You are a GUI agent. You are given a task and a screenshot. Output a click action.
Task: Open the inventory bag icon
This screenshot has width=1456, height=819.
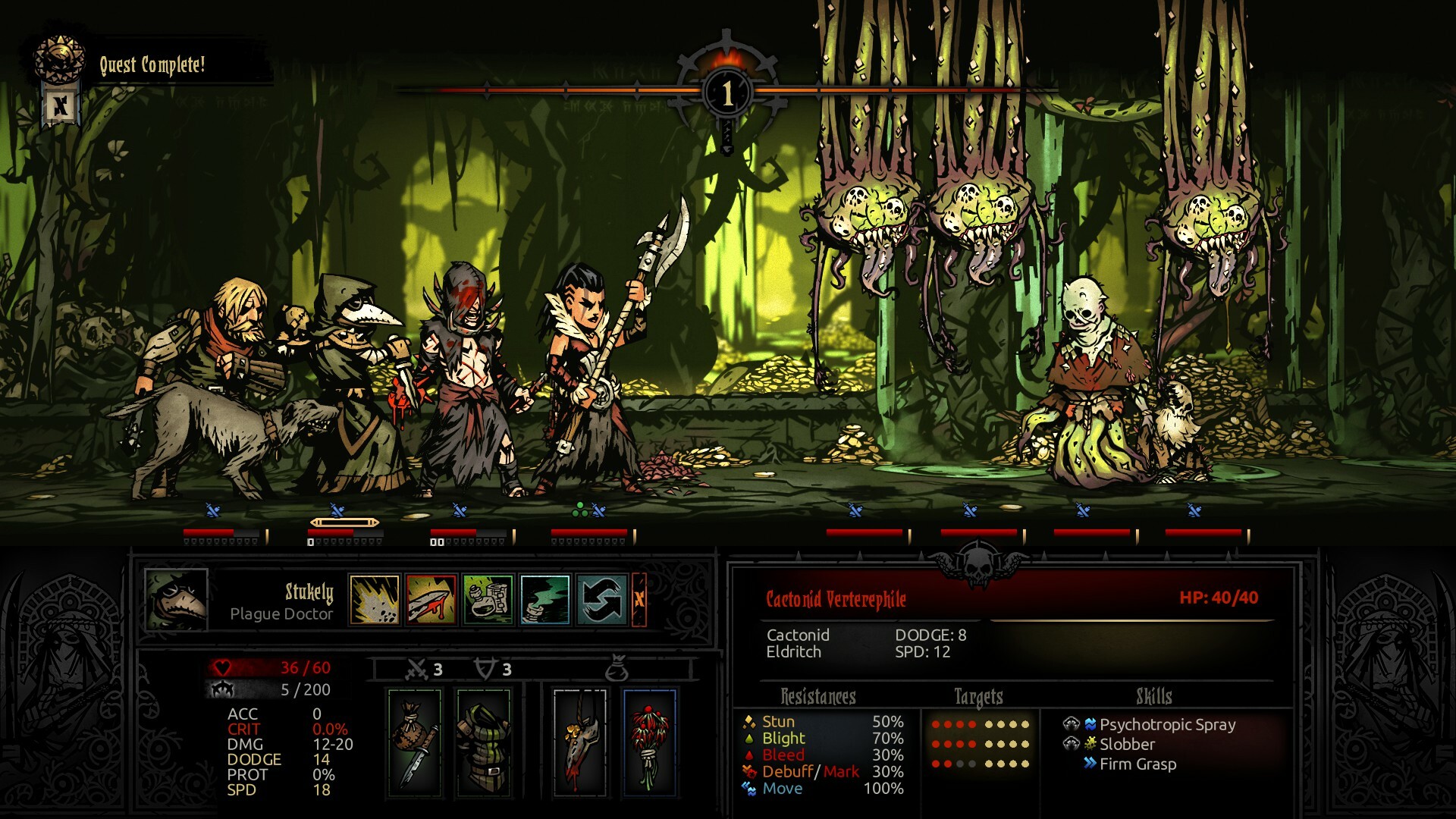617,670
